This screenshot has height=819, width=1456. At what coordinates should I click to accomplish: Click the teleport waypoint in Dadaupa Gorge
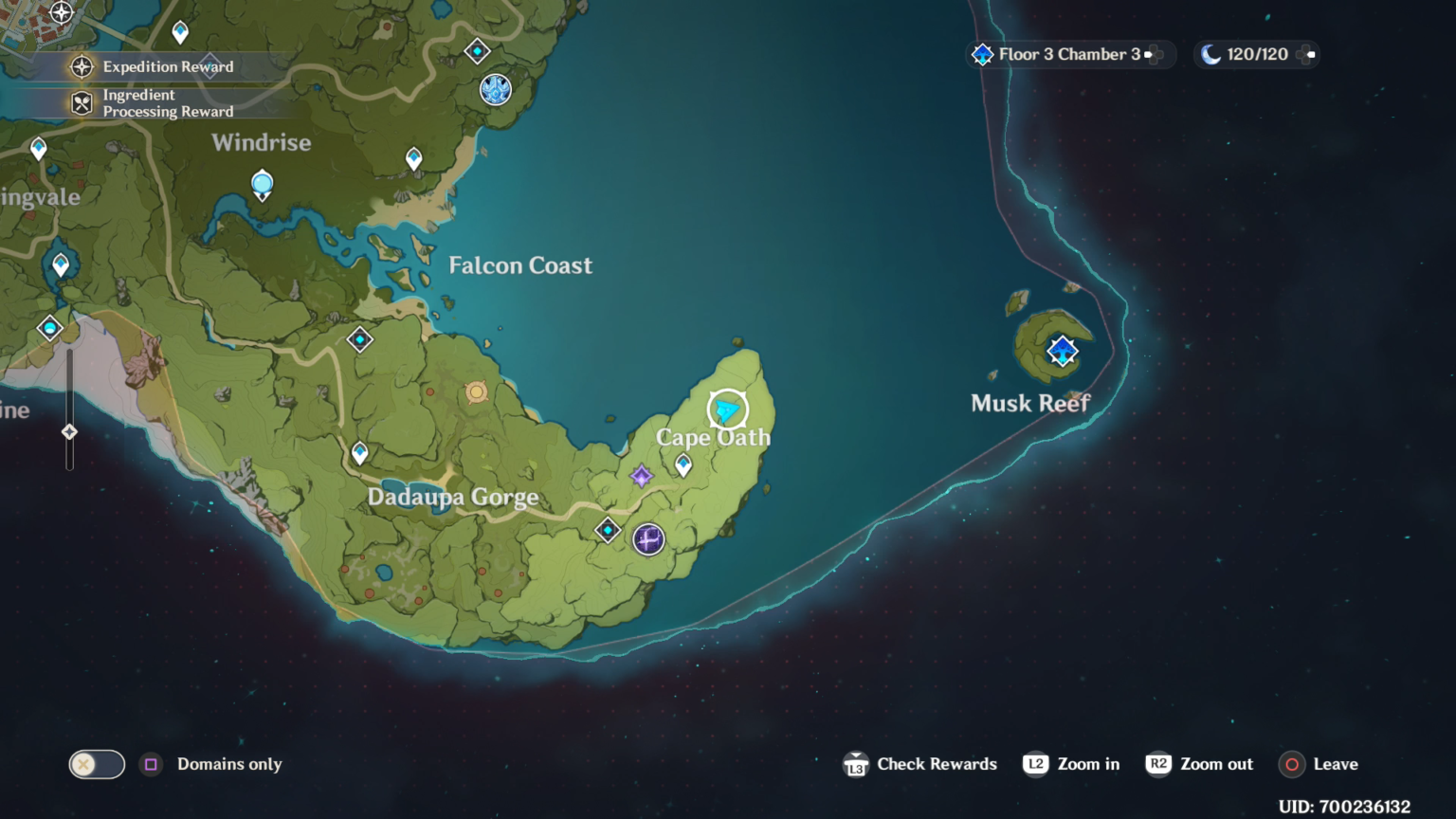(x=359, y=454)
